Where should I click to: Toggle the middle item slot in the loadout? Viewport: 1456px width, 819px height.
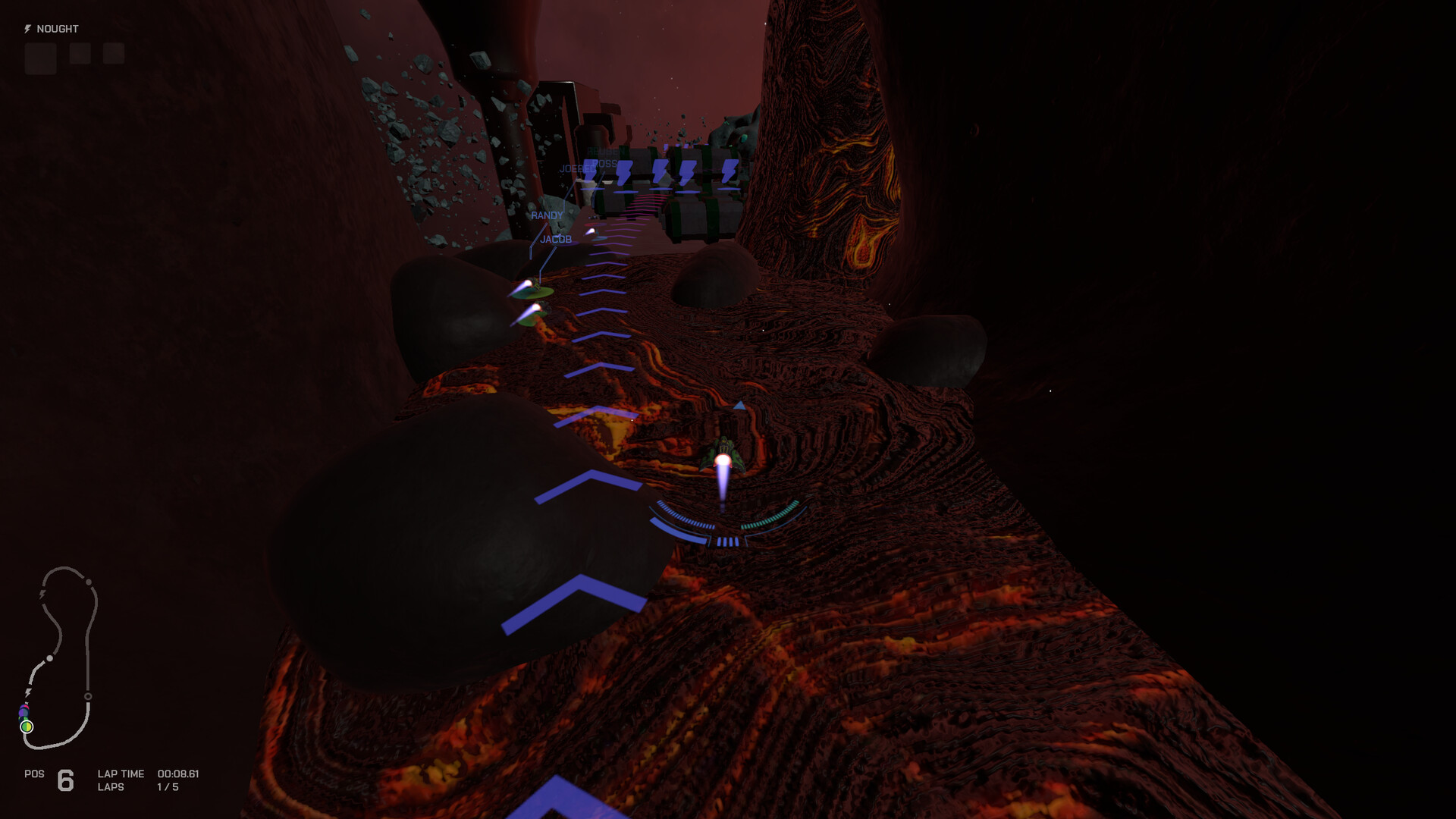[79, 54]
